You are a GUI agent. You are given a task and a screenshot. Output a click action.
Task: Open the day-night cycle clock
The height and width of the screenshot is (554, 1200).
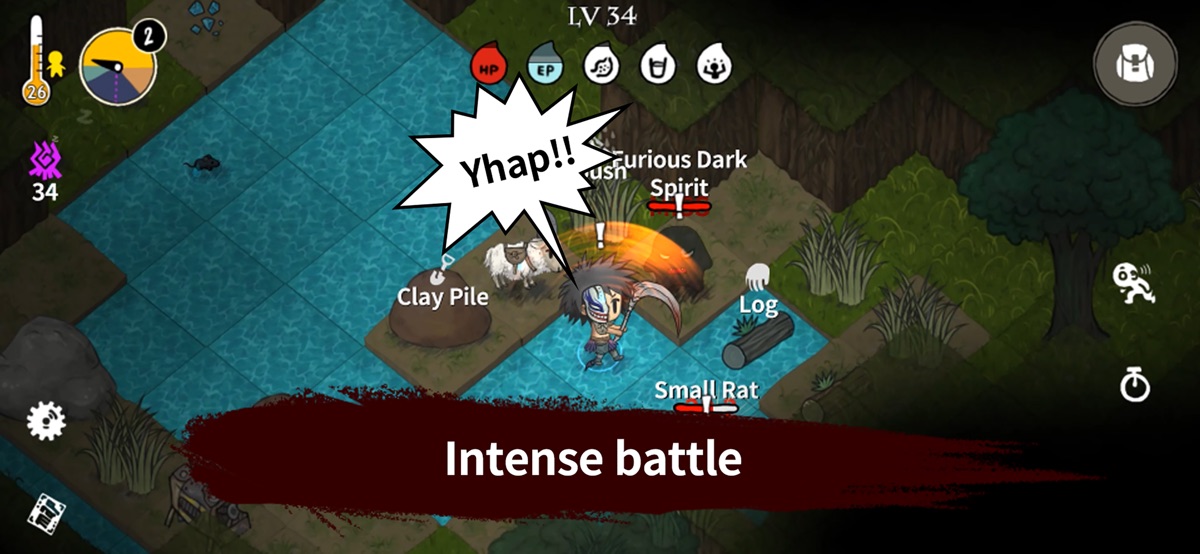tap(118, 65)
